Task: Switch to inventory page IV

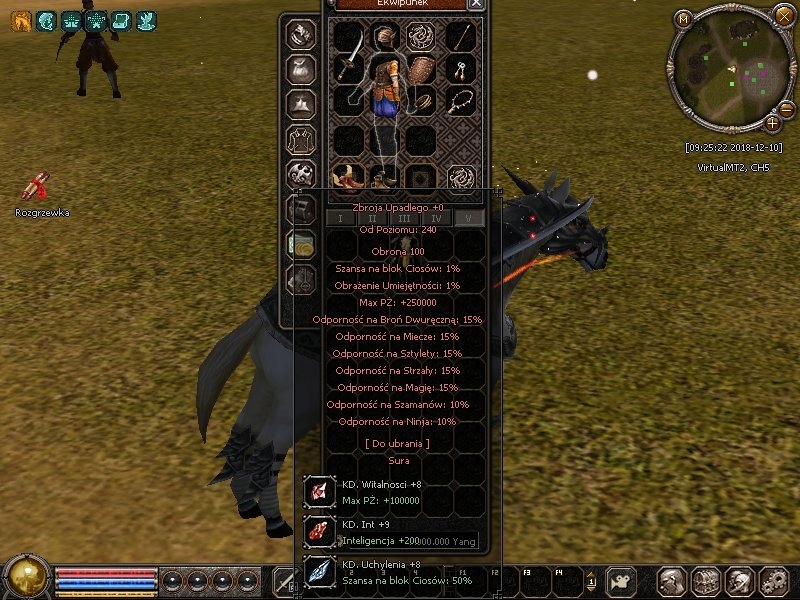Action: 436,218
